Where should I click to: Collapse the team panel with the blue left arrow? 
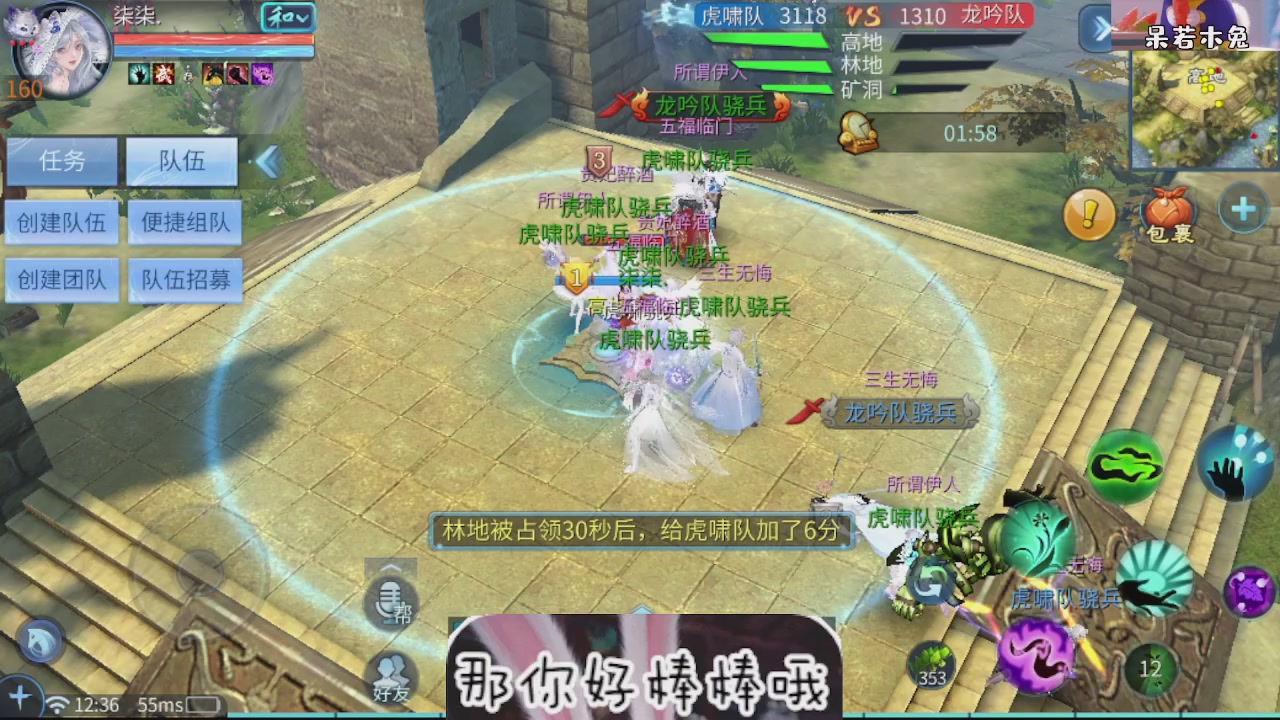tap(267, 161)
